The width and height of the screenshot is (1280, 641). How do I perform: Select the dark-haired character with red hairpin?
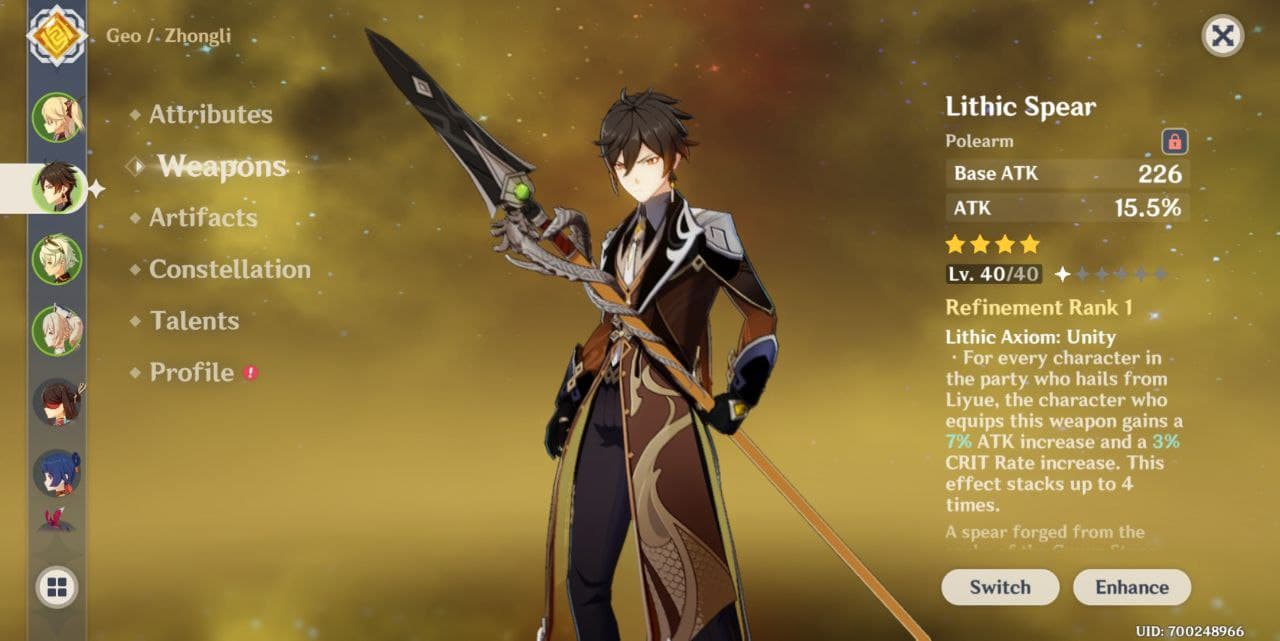tap(57, 402)
